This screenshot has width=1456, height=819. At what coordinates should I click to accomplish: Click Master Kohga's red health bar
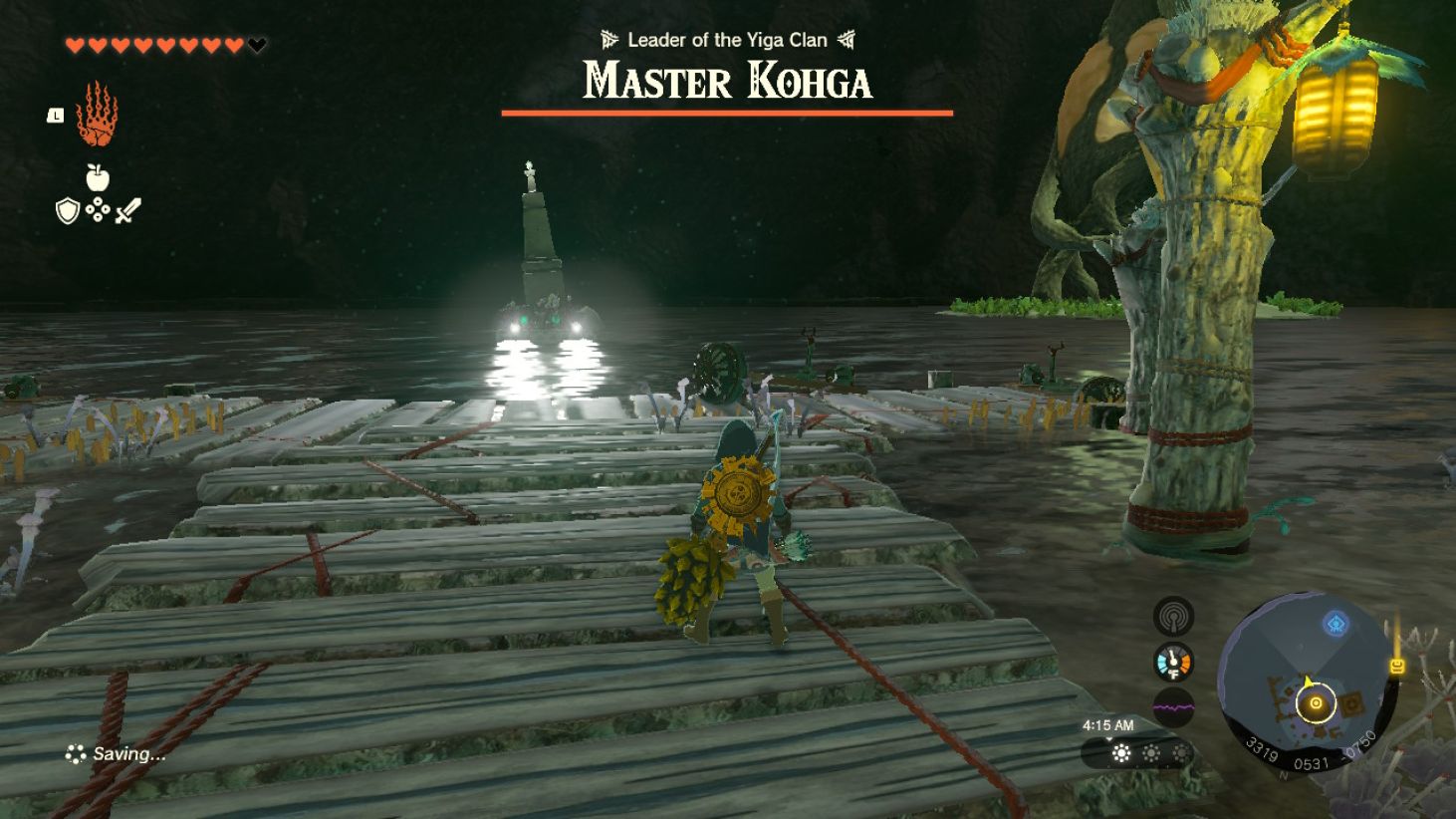725,114
